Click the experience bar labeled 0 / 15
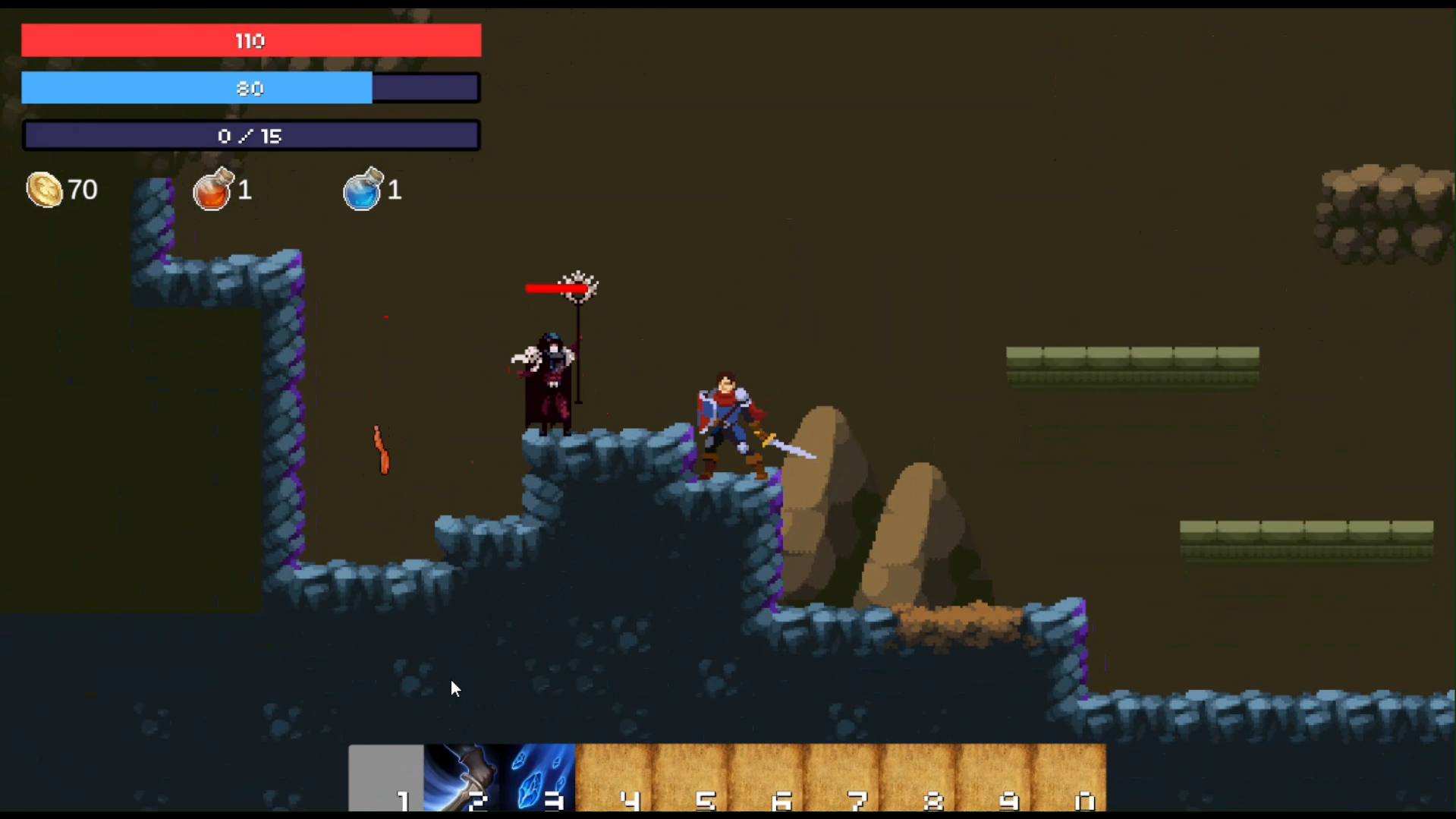Viewport: 1456px width, 819px height. [x=250, y=135]
